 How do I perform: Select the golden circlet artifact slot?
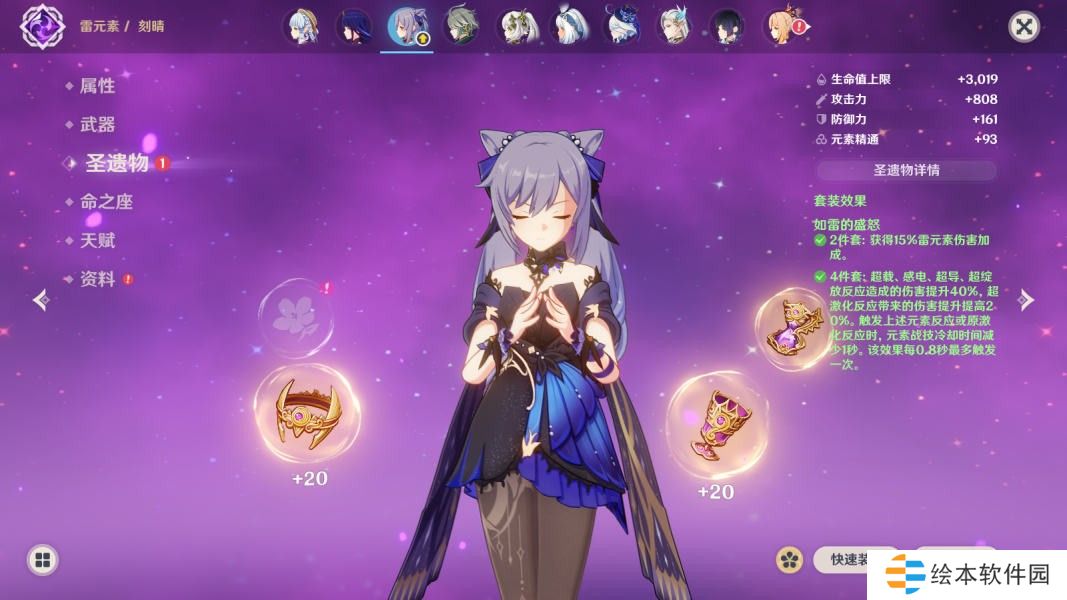(307, 411)
